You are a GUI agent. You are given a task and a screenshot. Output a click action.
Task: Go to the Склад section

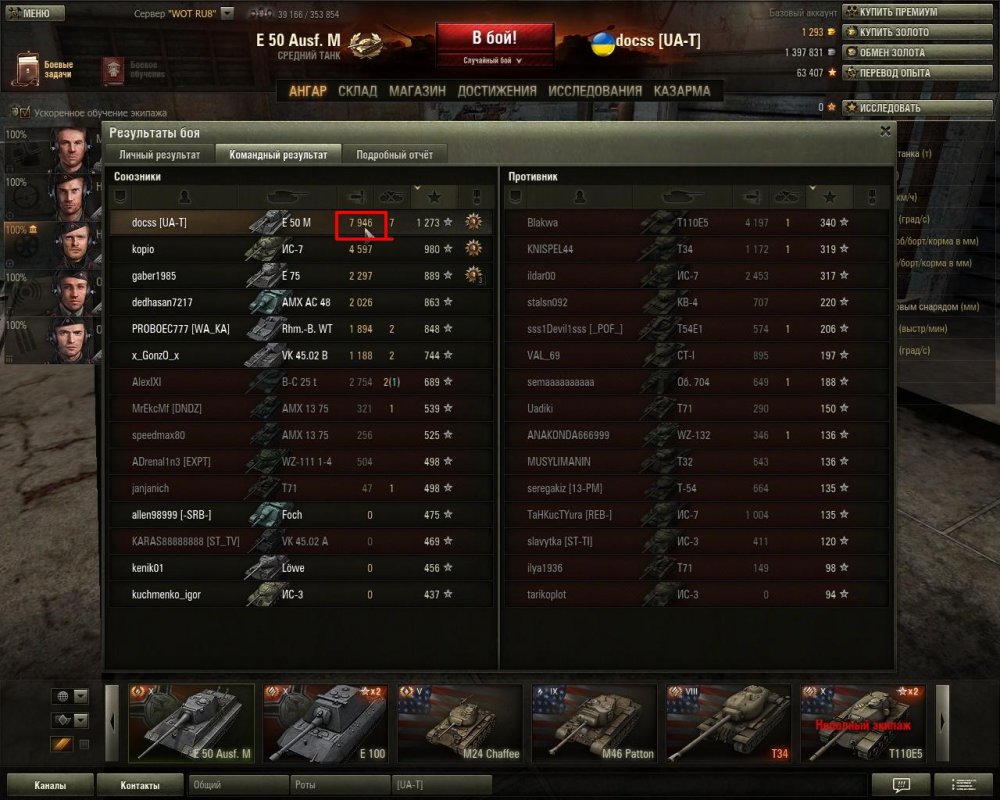coord(357,91)
